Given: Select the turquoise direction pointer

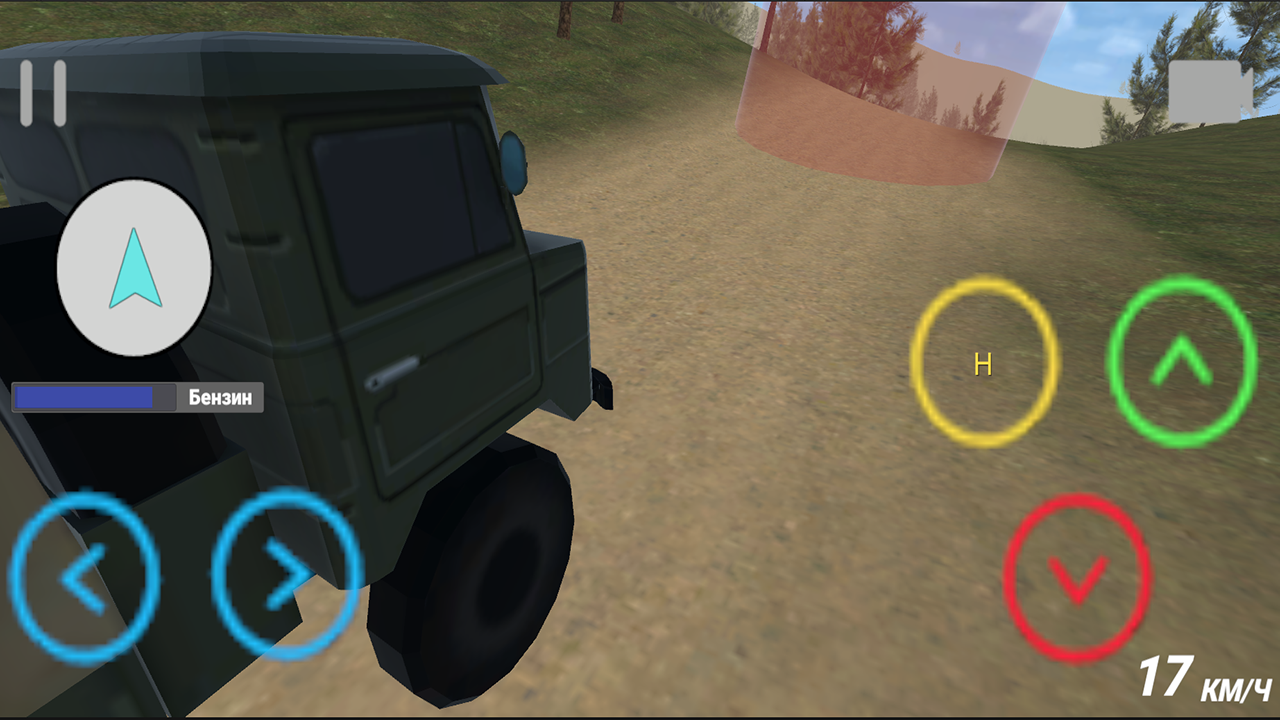Looking at the screenshot, I should [x=135, y=268].
